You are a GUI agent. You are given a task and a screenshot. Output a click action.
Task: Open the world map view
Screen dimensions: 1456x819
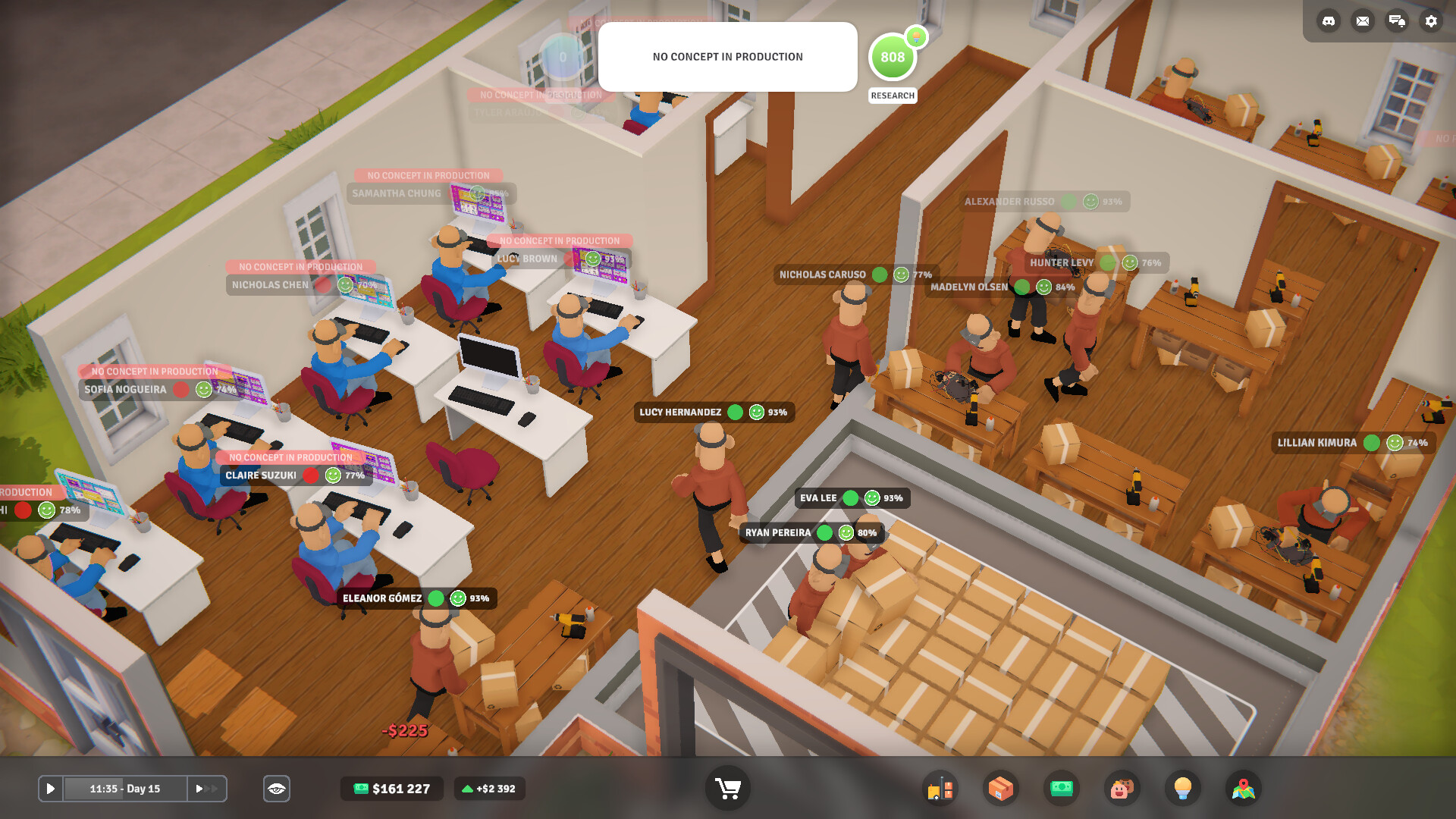pyautogui.click(x=1243, y=789)
